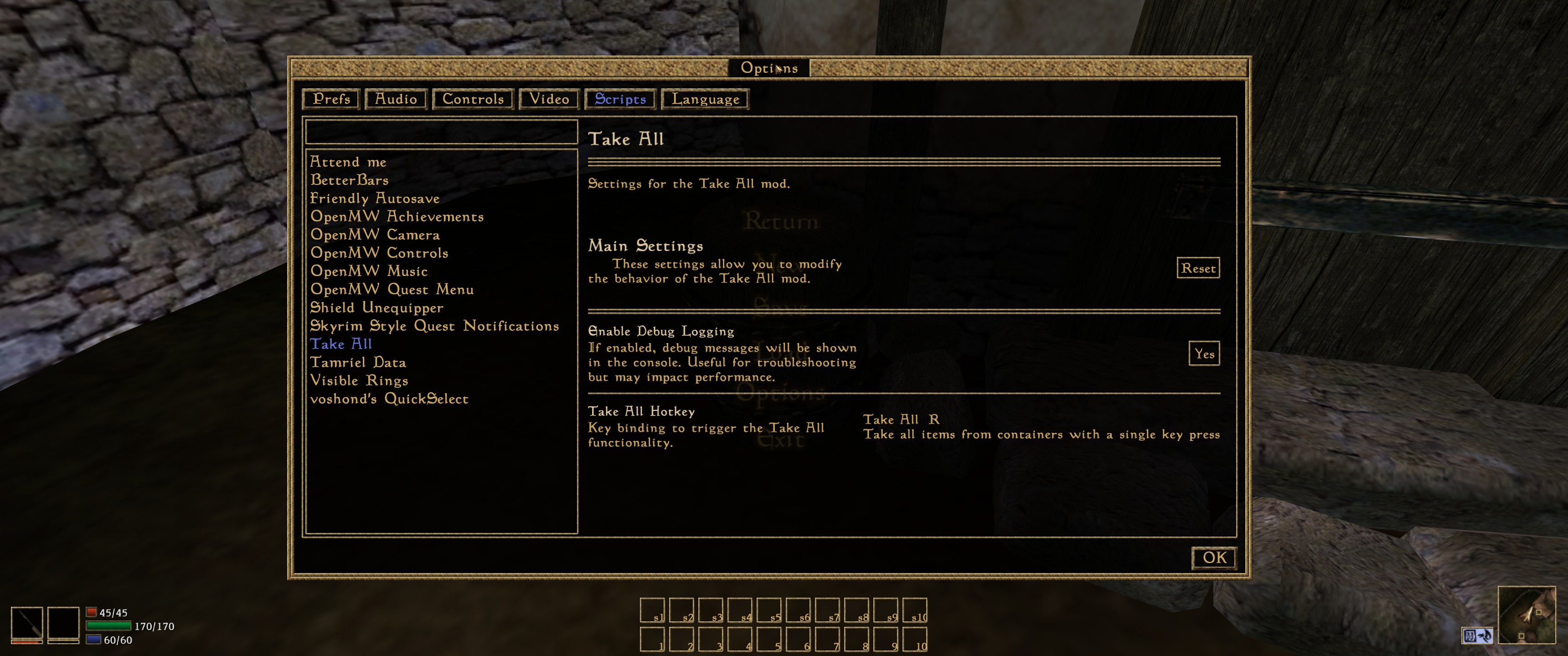Viewport: 1568px width, 656px height.
Task: Click the minimap in the corner
Action: pyautogui.click(x=1527, y=615)
